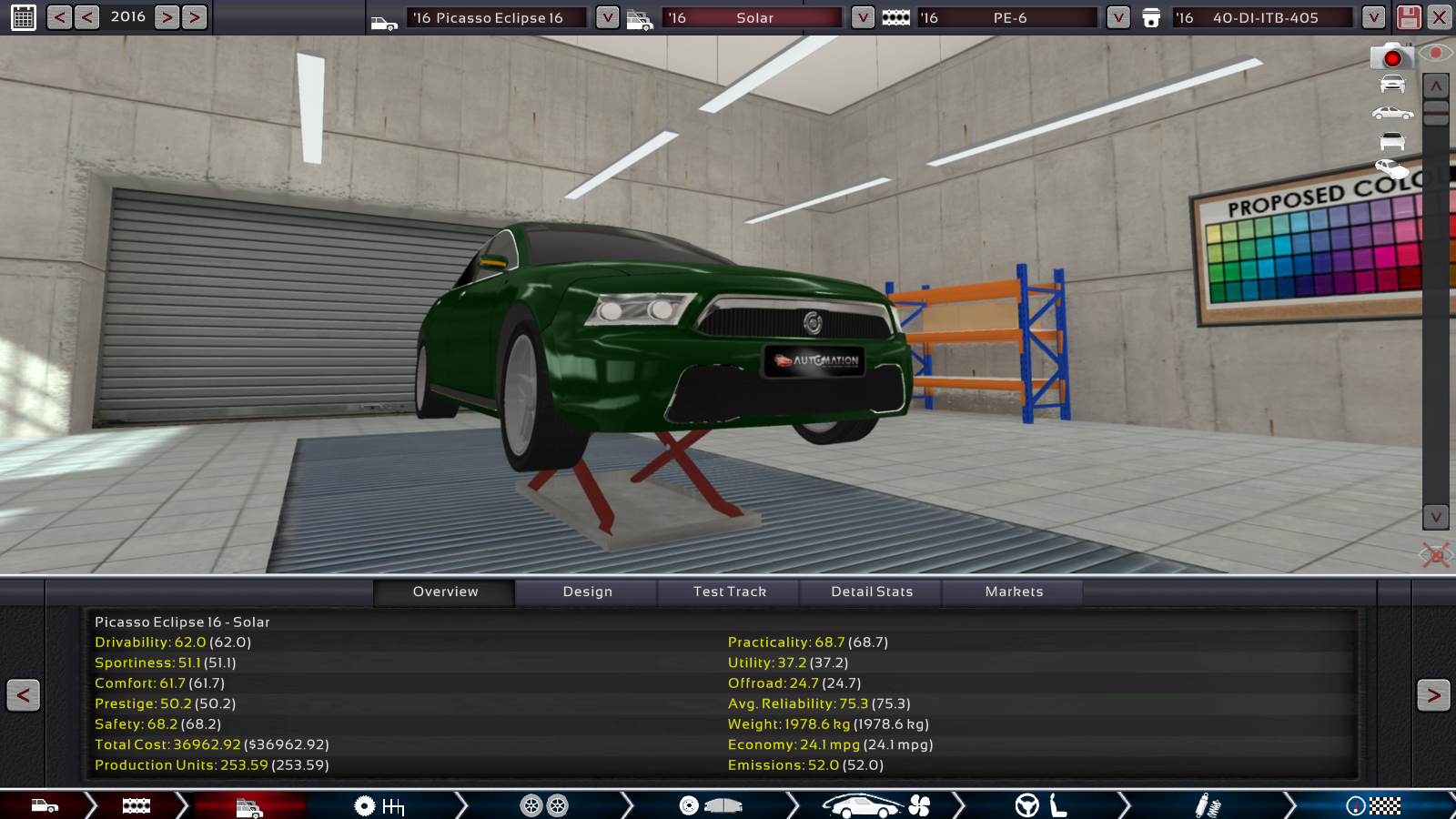This screenshot has width=1456, height=819.
Task: Open the steering wheel and seat interior step
Action: [1040, 805]
